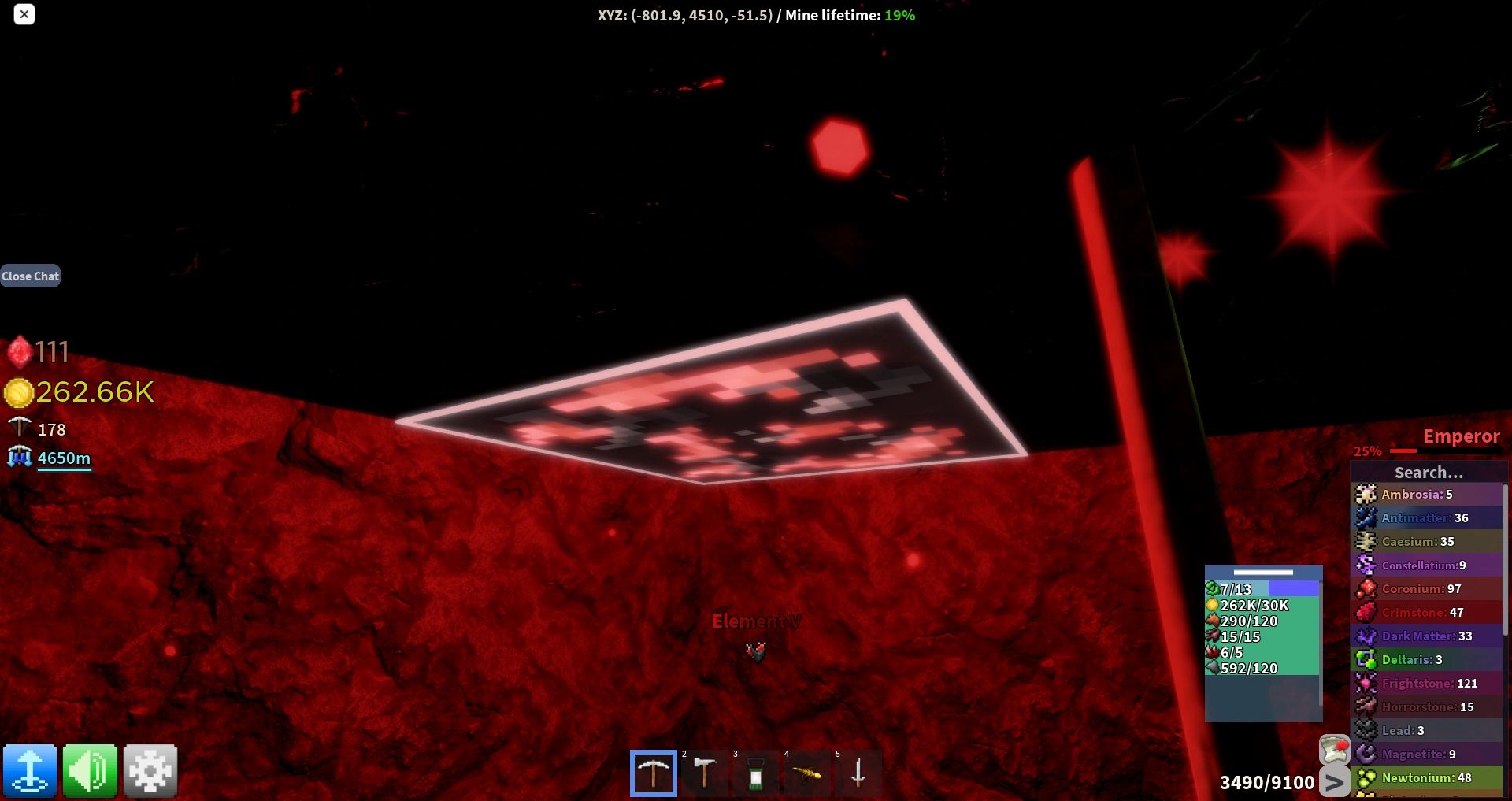
Task: Click the underlined 4650m depth link
Action: (x=64, y=458)
